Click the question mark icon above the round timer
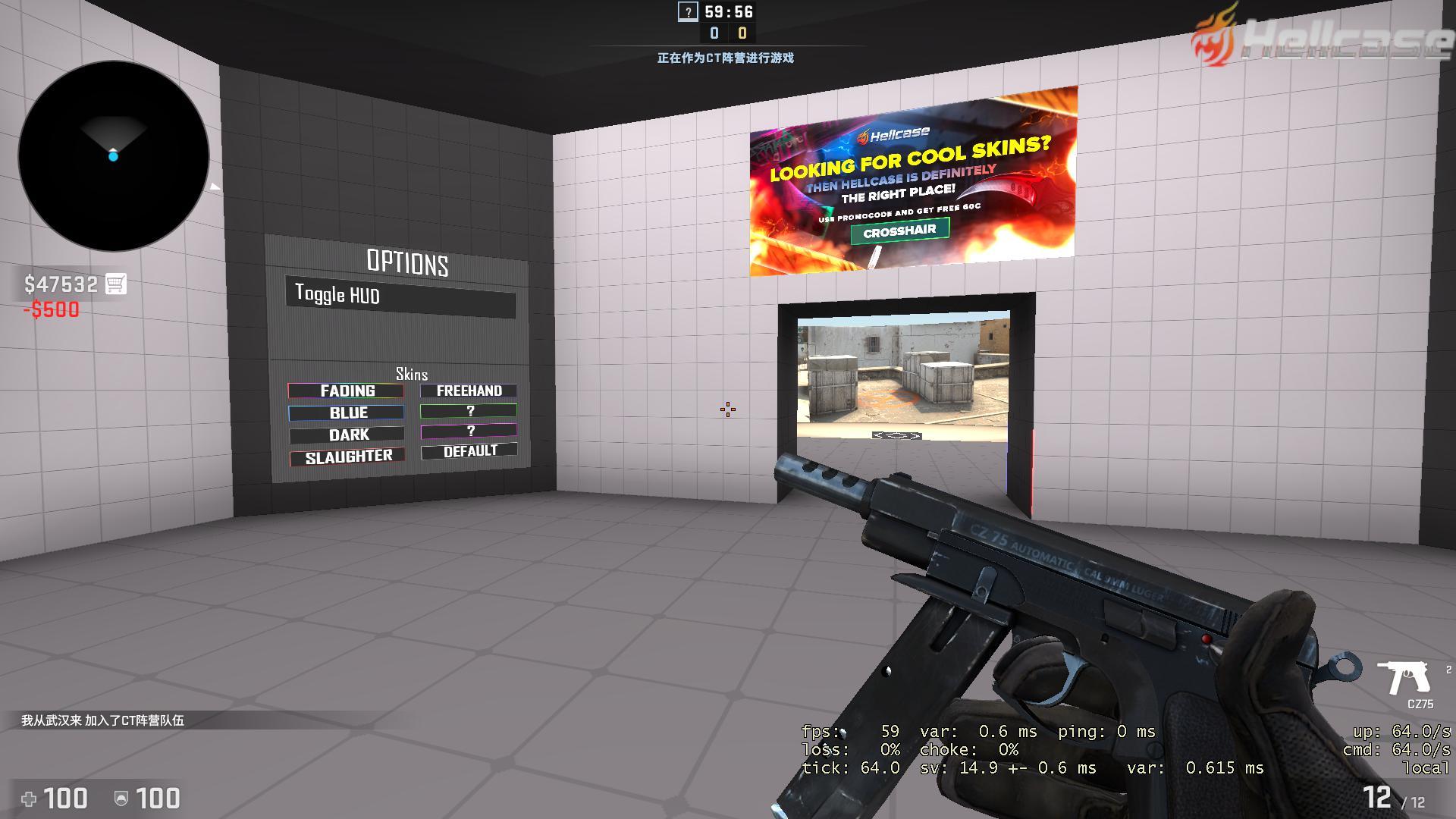 click(x=687, y=12)
